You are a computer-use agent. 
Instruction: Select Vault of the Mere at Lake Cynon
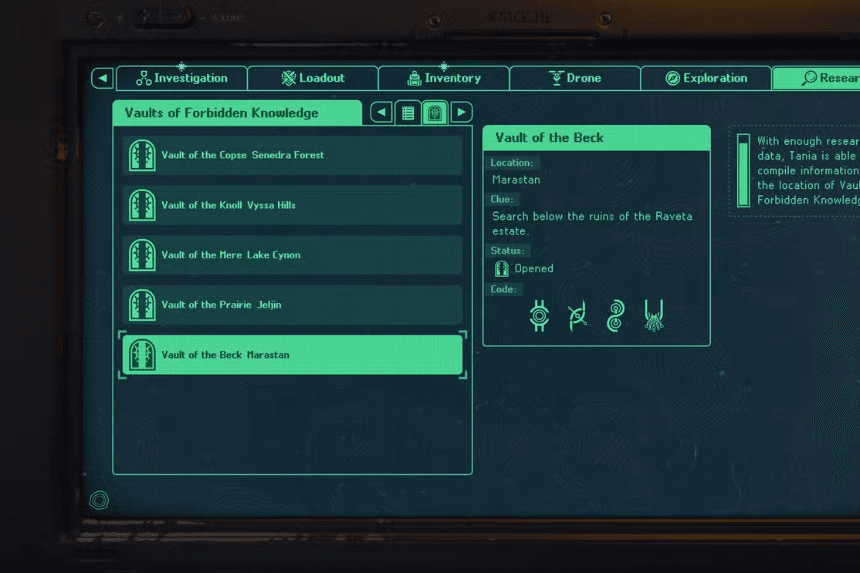point(292,255)
